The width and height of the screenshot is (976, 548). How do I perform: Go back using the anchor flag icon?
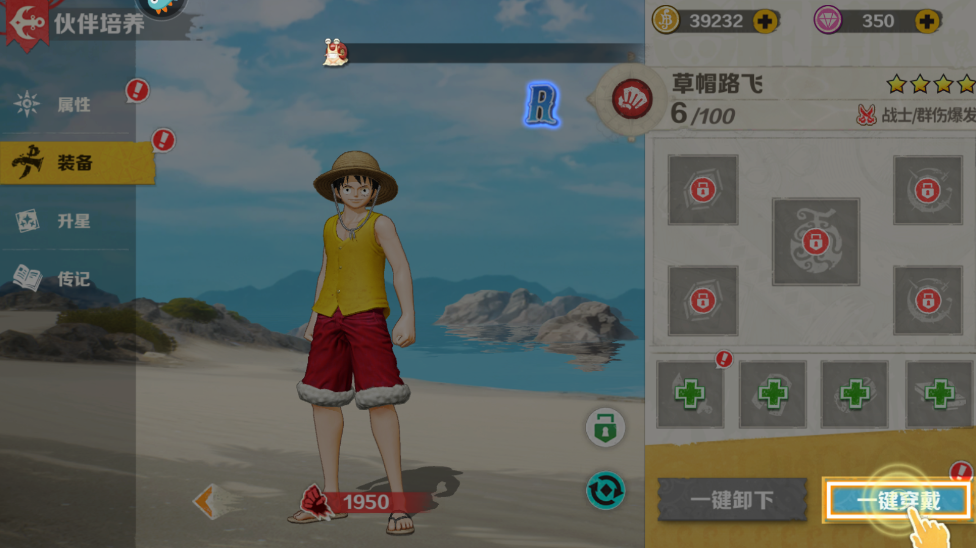coord(24,22)
